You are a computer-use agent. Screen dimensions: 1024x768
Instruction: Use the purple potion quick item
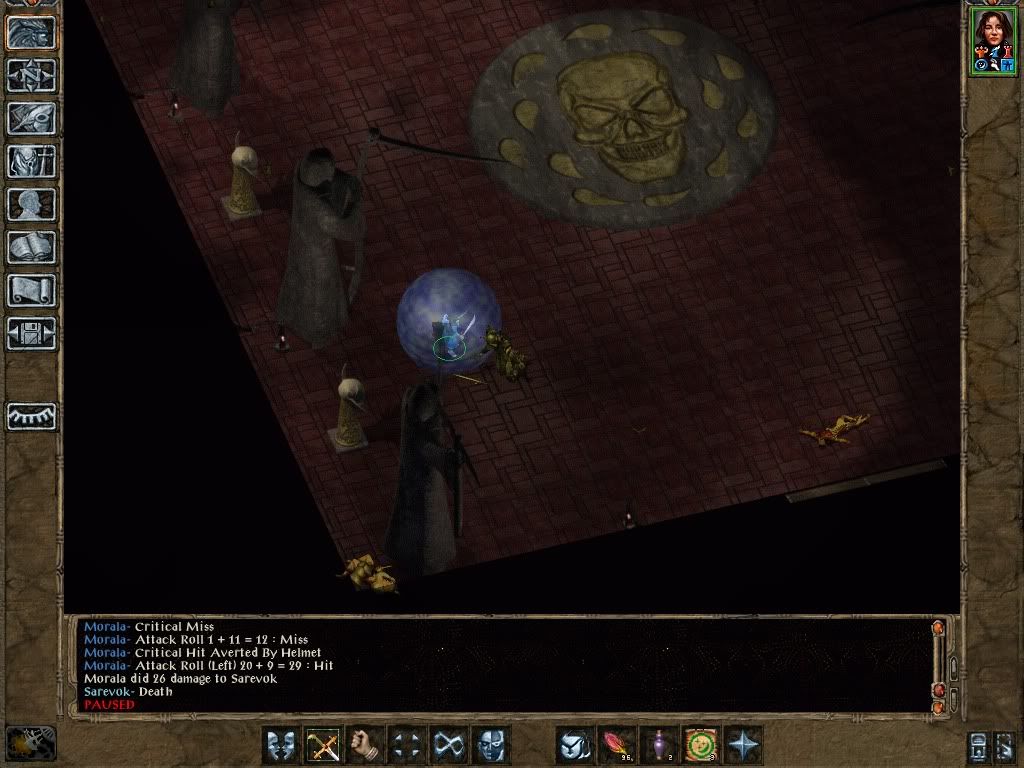tap(659, 745)
